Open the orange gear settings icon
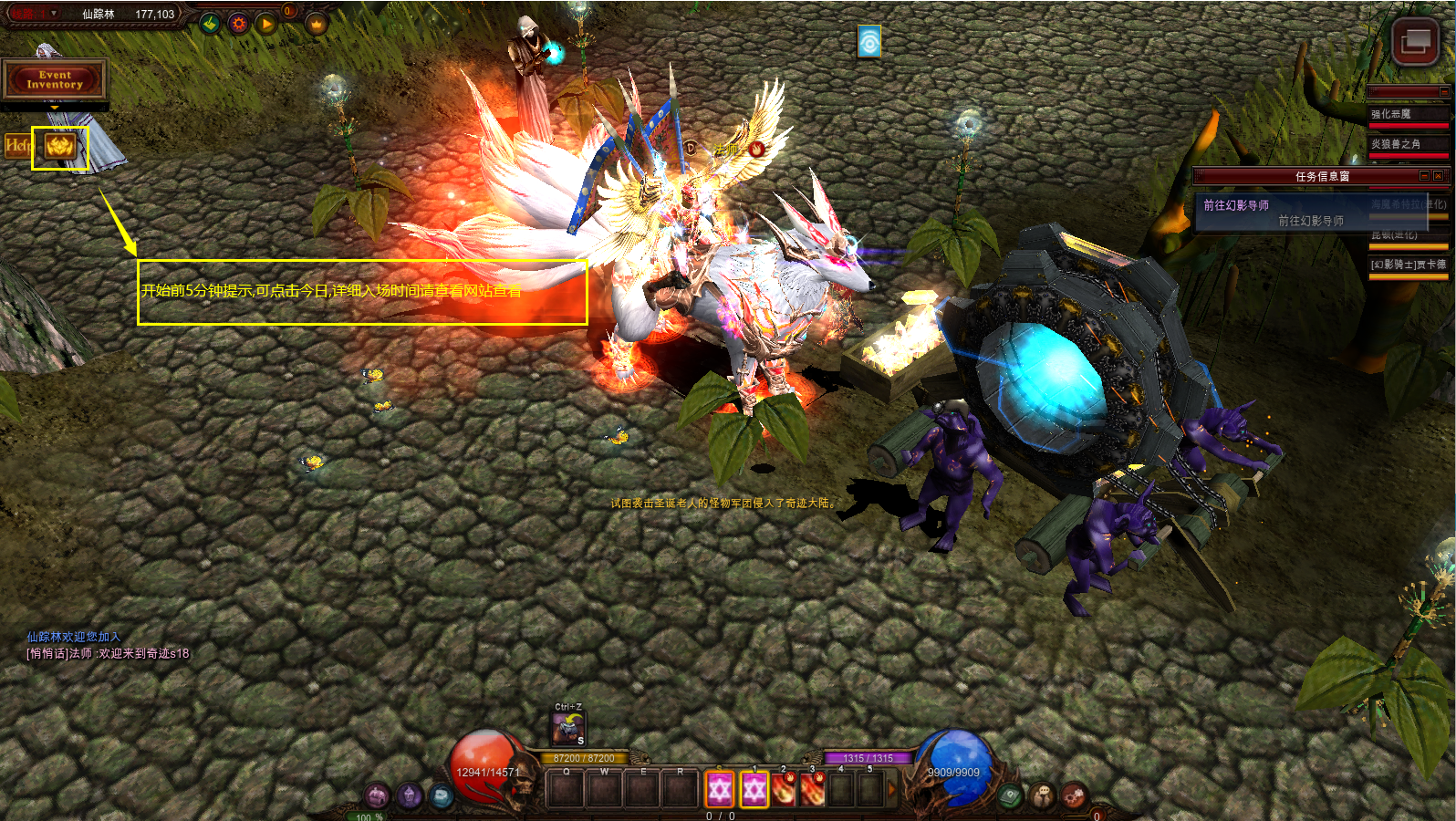The width and height of the screenshot is (1456, 821). click(239, 24)
